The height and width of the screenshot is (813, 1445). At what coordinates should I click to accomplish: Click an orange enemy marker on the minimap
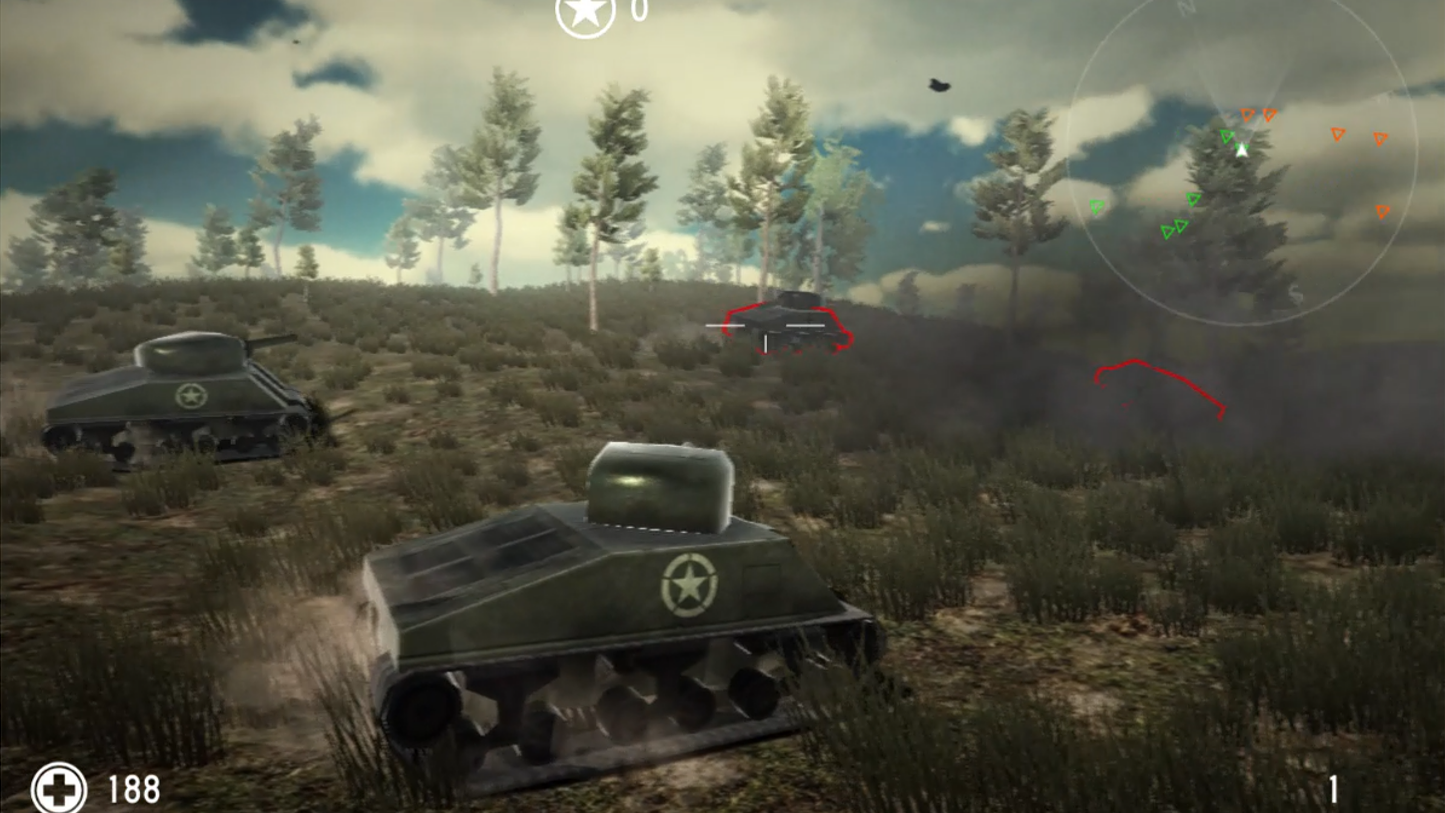pos(1246,114)
